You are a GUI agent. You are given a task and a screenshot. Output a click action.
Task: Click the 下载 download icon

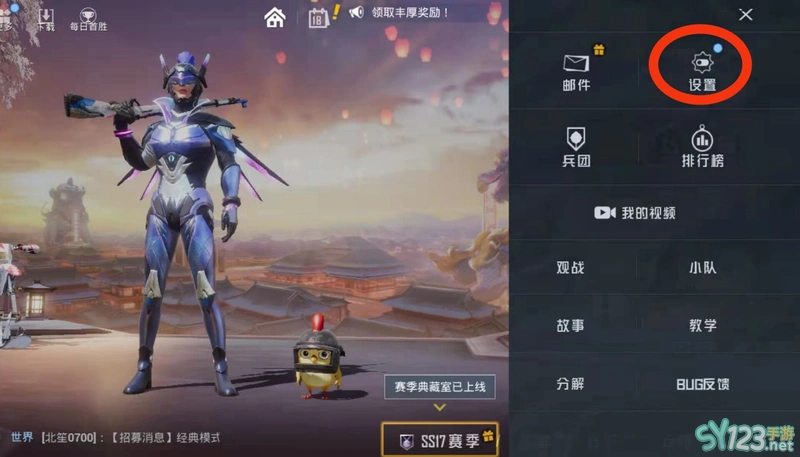click(46, 18)
